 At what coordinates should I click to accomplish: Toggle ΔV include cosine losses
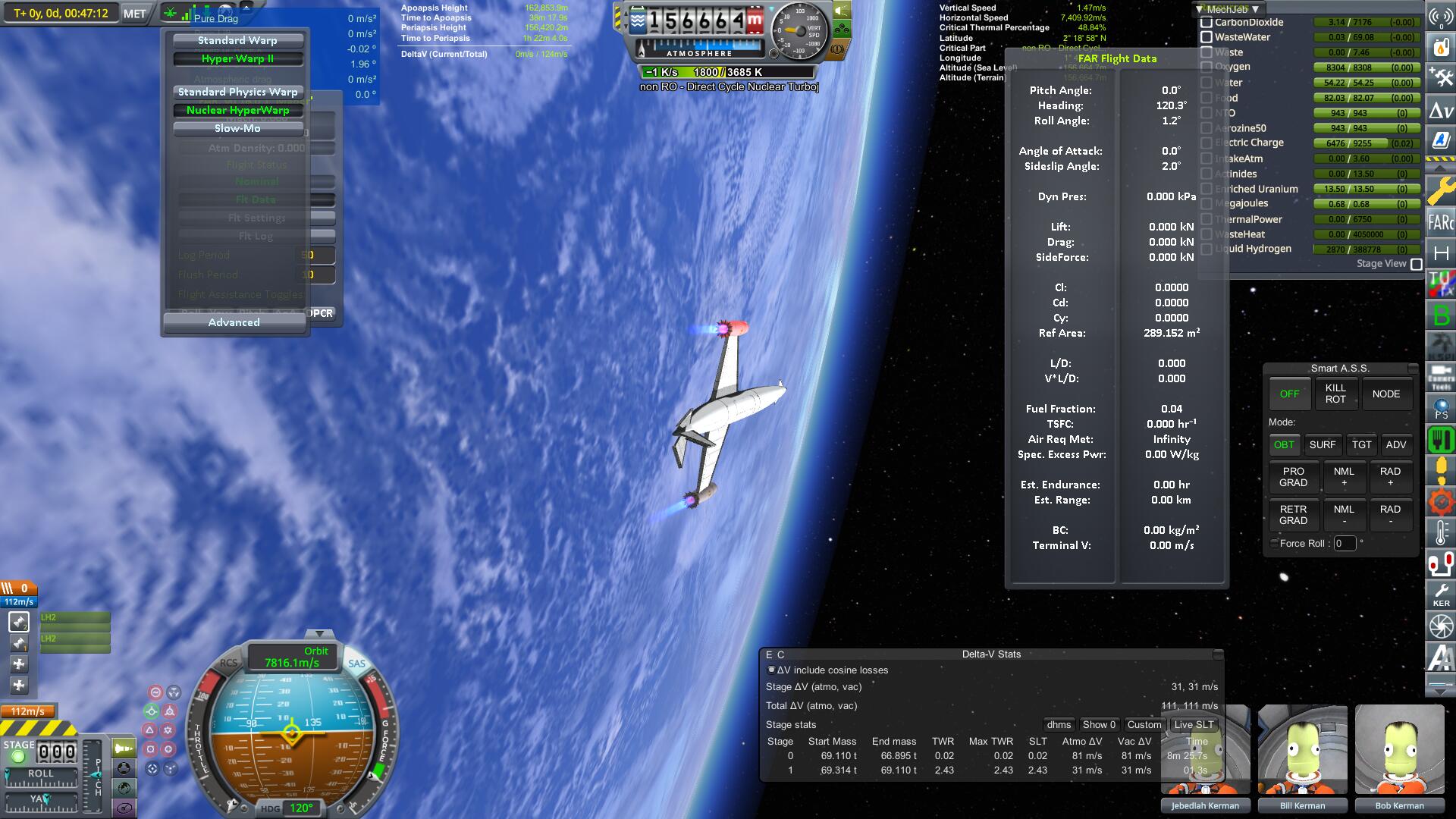[771, 670]
